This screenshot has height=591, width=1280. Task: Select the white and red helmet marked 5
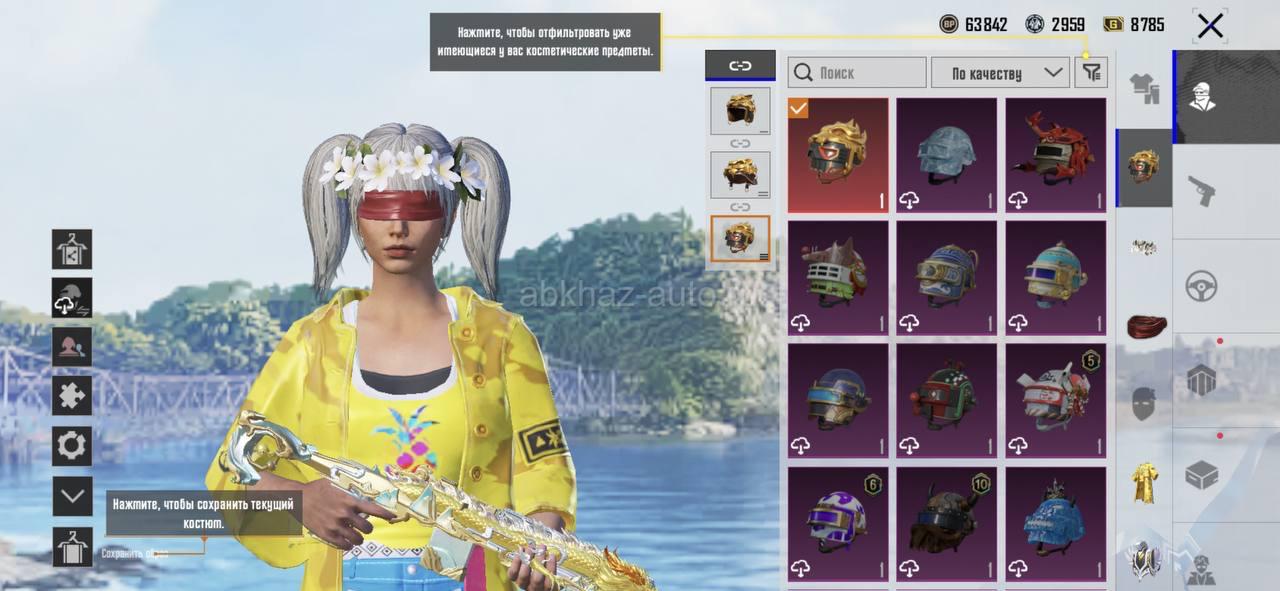click(1056, 401)
